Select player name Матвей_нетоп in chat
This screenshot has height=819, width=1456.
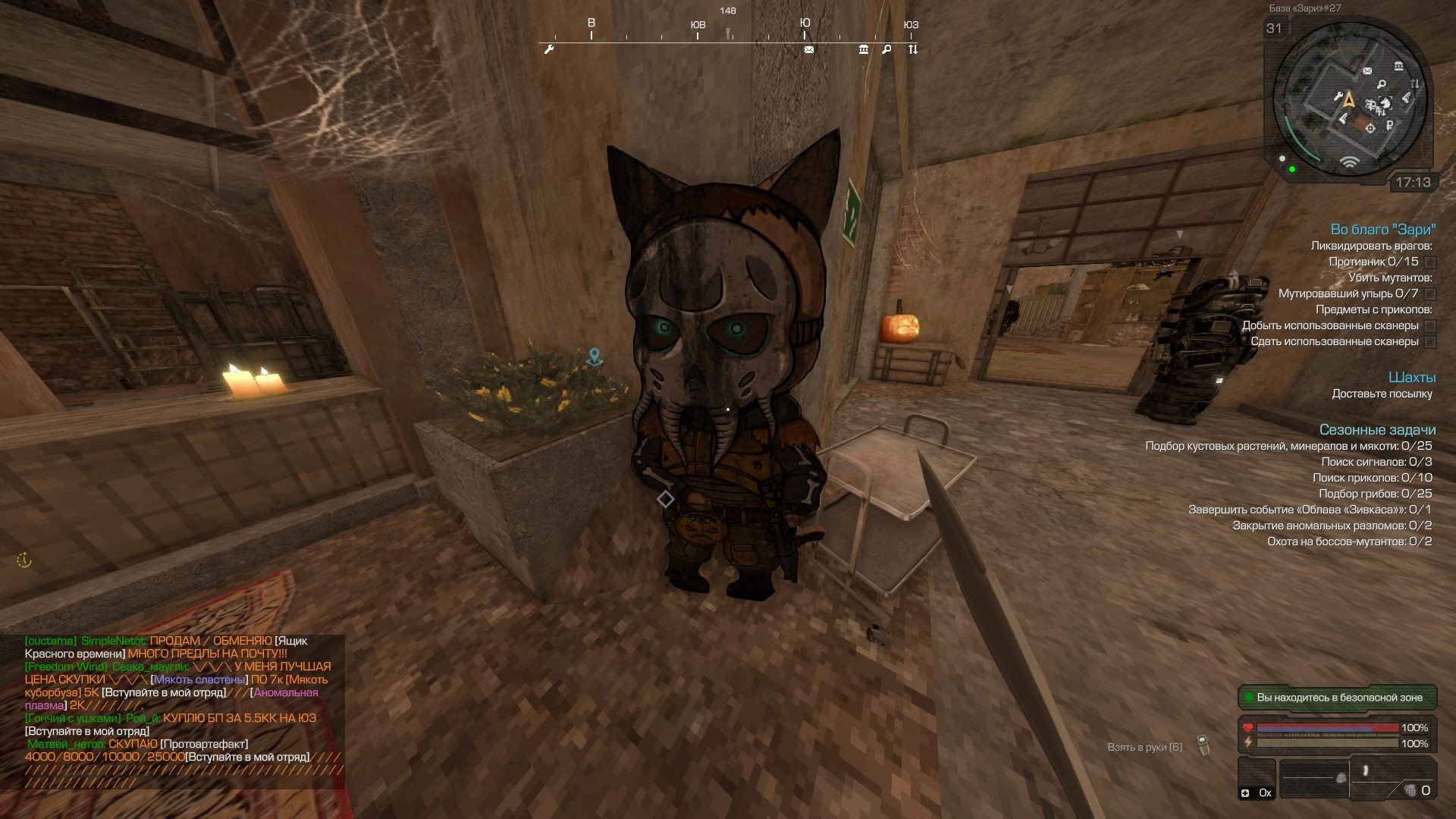coord(67,744)
